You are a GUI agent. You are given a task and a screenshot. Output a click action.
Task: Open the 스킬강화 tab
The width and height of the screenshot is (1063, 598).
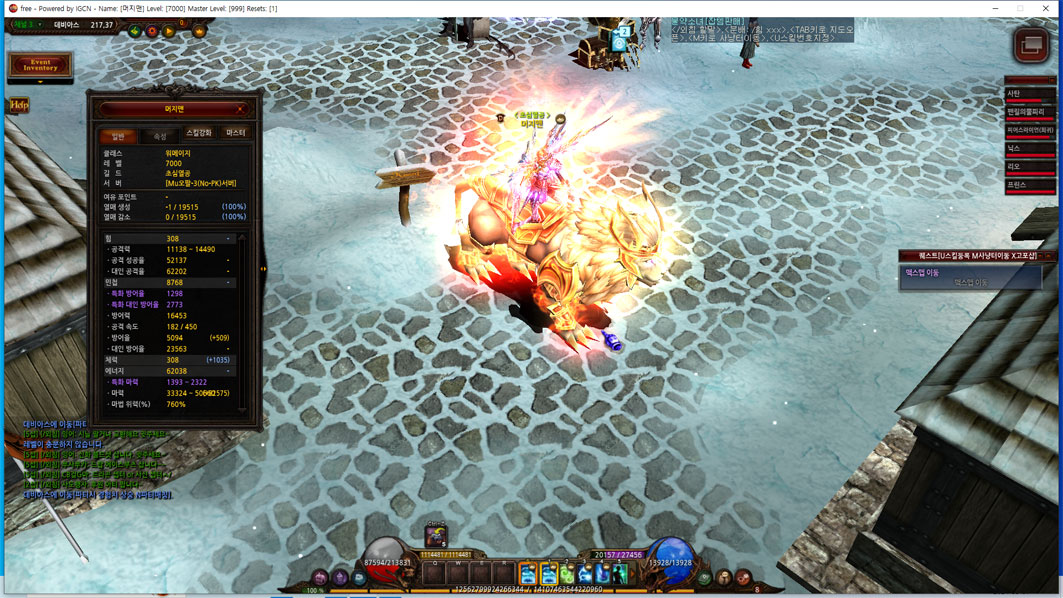199,133
